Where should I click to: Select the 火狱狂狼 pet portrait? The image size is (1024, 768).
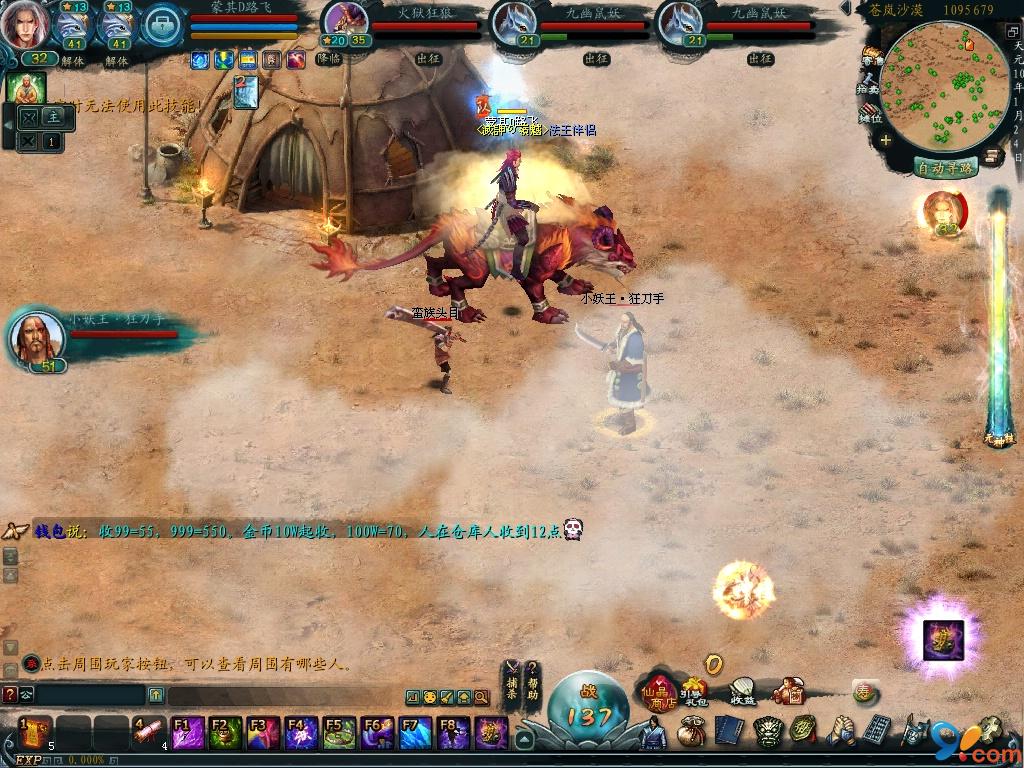(347, 22)
